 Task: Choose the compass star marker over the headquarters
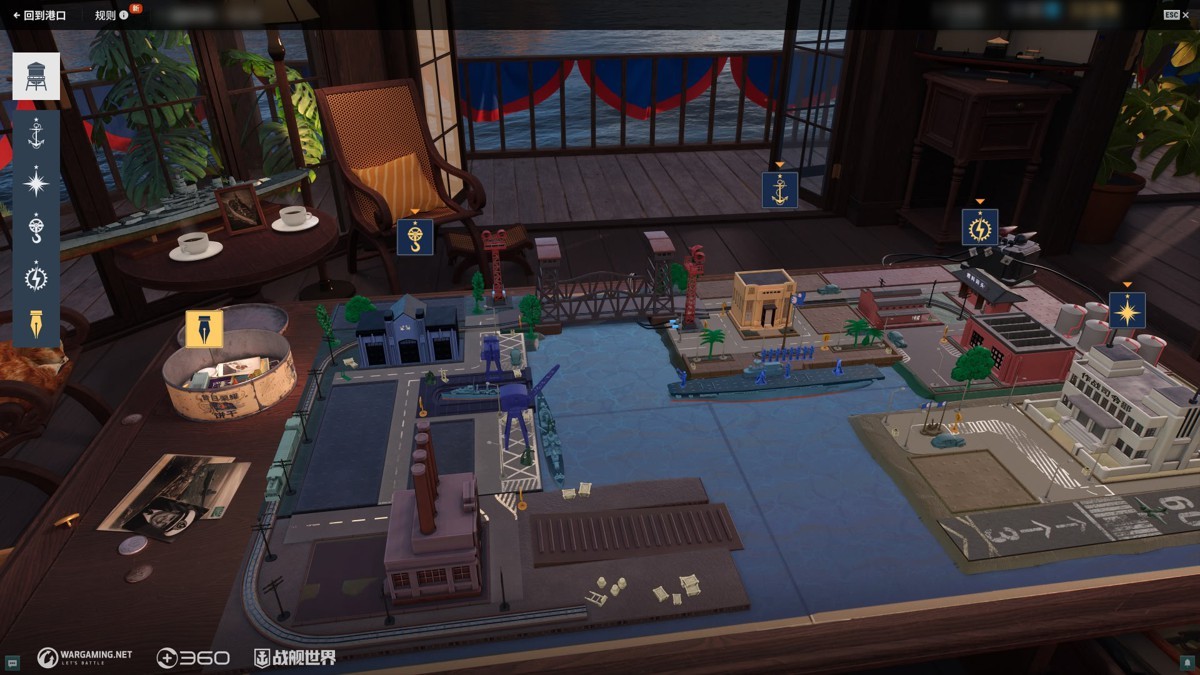(x=1127, y=311)
